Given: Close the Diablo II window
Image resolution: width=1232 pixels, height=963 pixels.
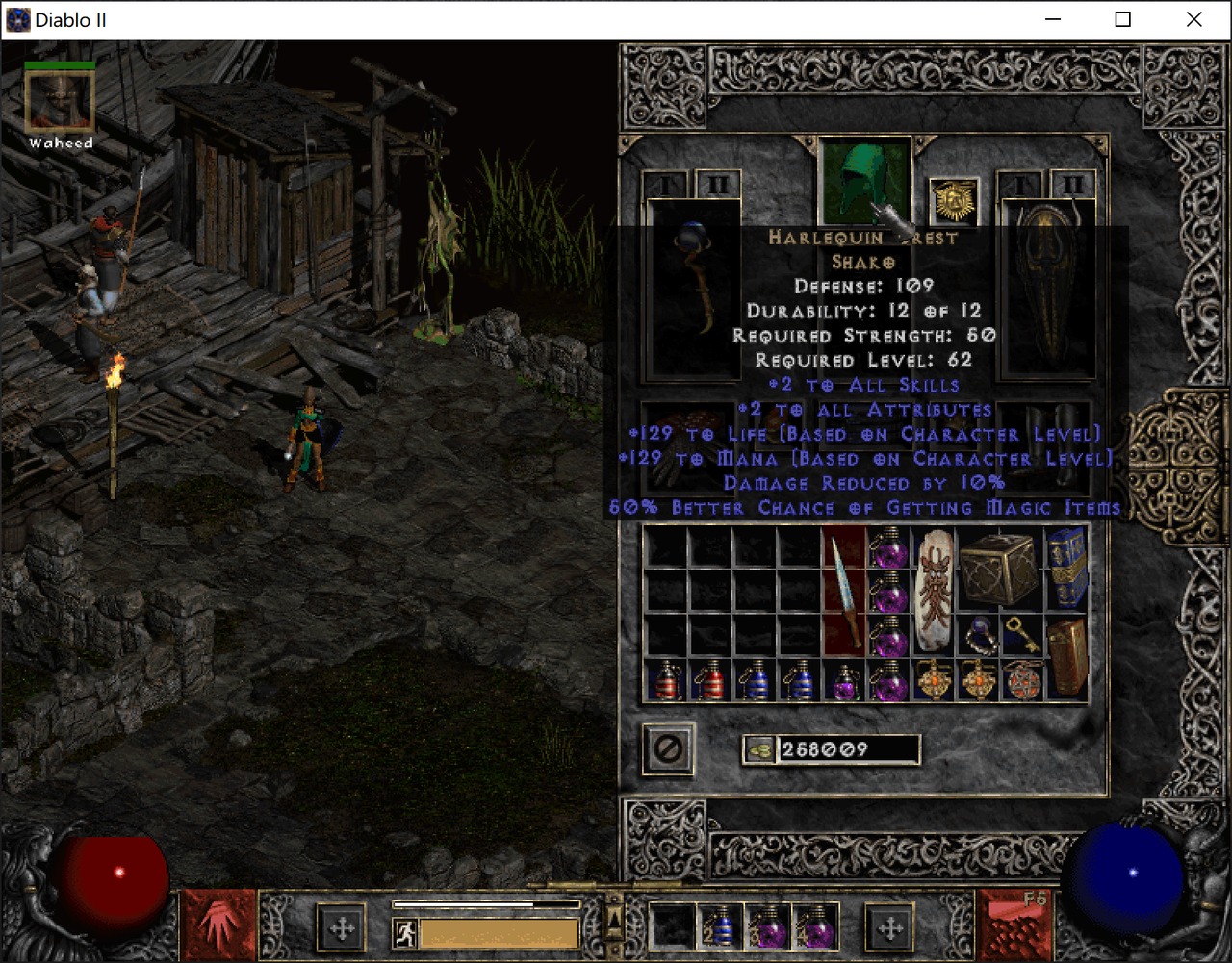Looking at the screenshot, I should 1193,19.
